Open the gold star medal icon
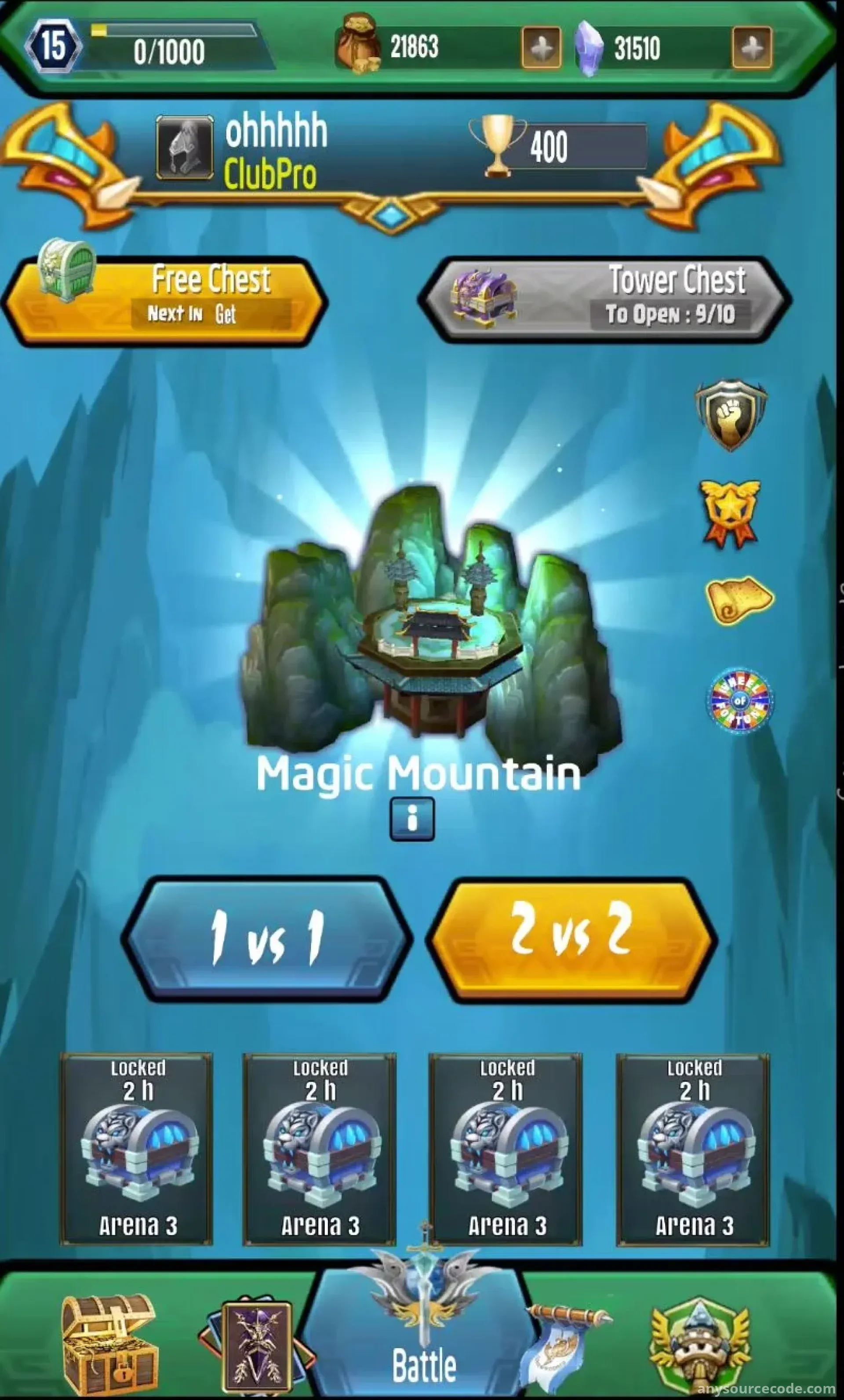Image resolution: width=844 pixels, height=1400 pixels. point(730,512)
